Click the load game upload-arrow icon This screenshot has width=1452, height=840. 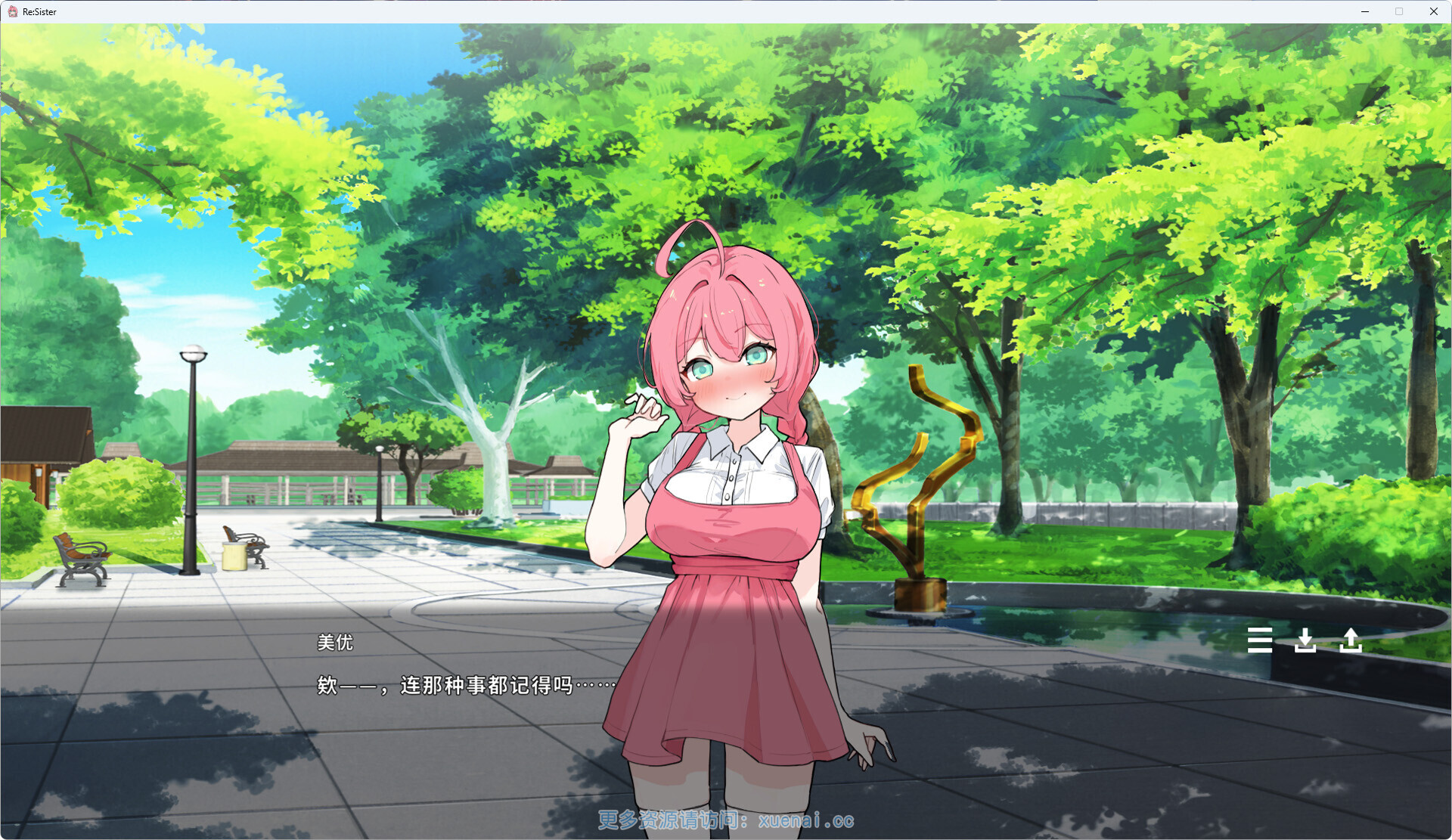tap(1351, 640)
